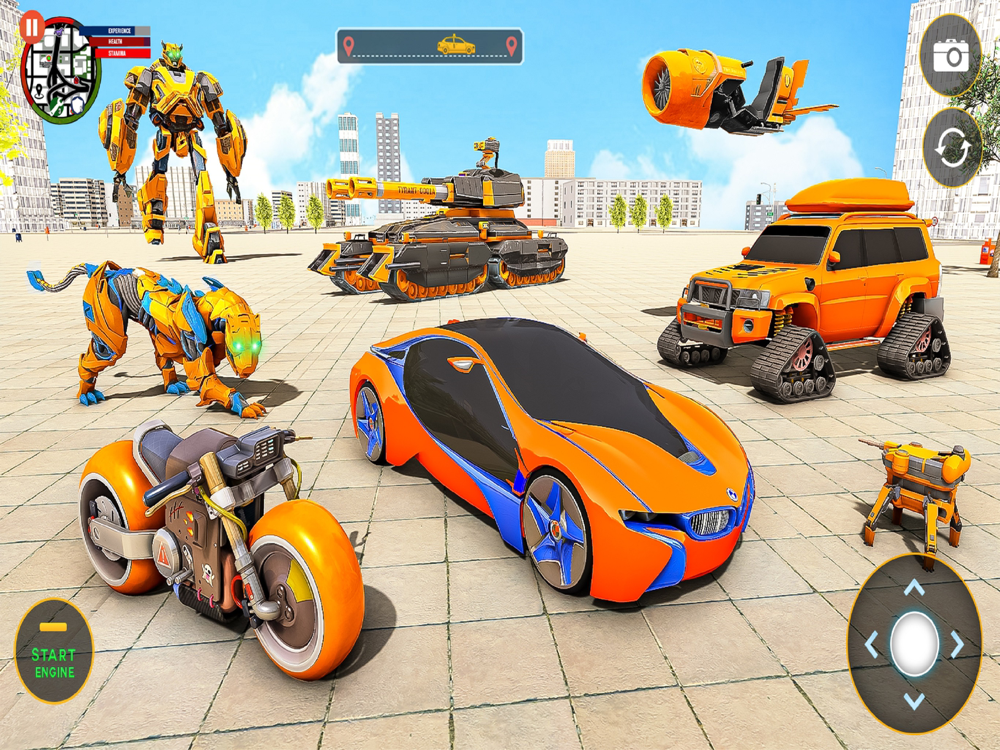Click the white joystick center knob
Screen dimensions: 1000x750
[914, 643]
